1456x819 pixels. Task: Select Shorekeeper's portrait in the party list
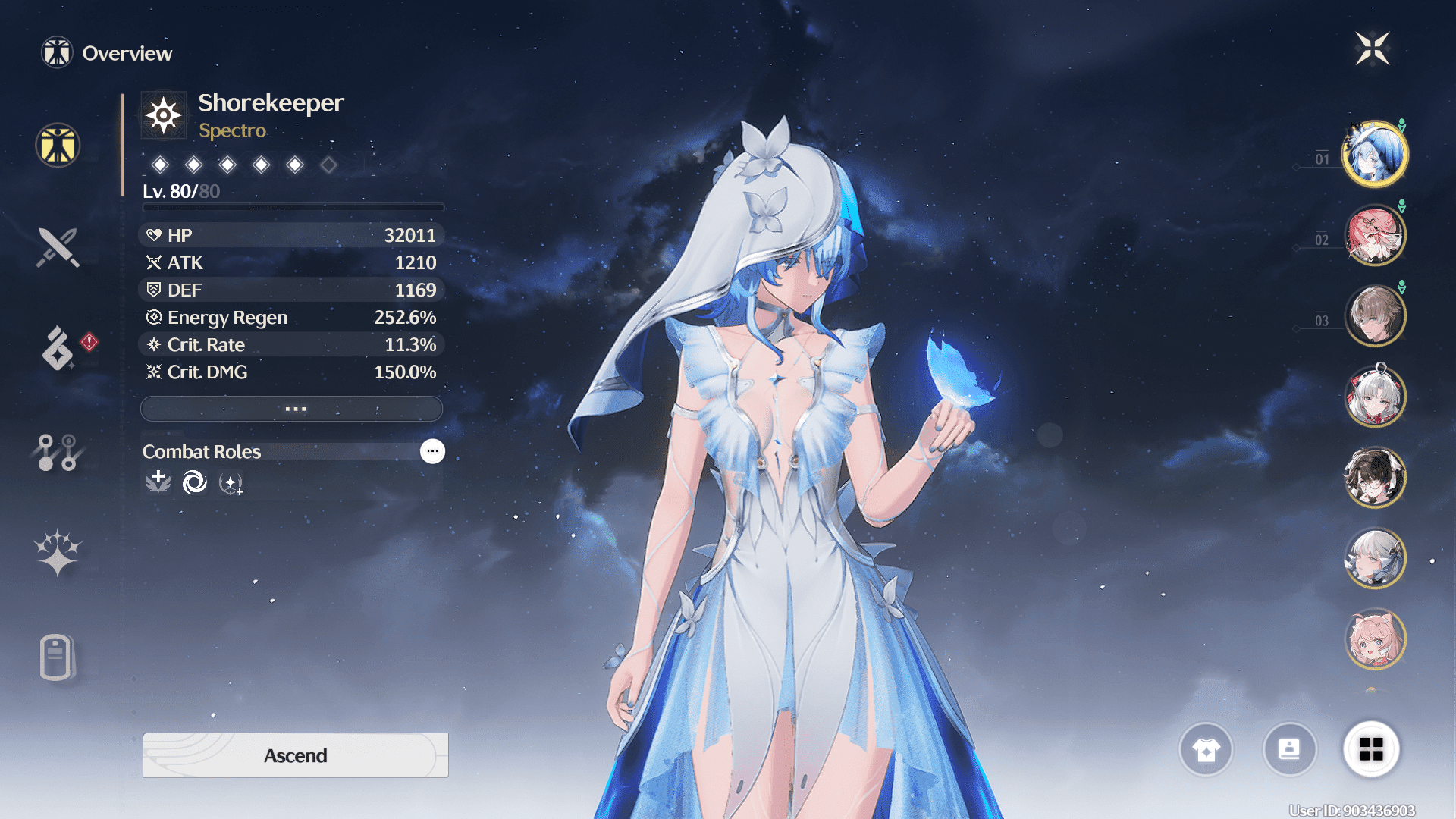[x=1374, y=154]
